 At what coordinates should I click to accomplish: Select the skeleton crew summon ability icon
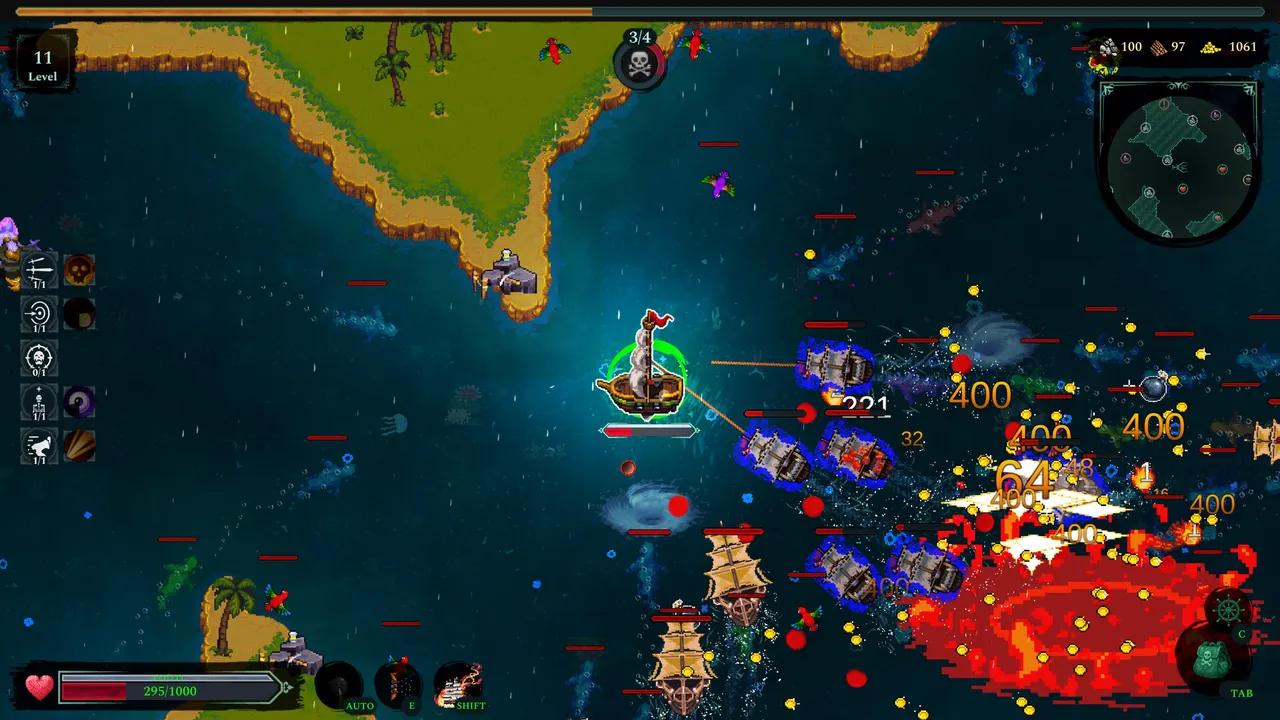click(x=38, y=402)
